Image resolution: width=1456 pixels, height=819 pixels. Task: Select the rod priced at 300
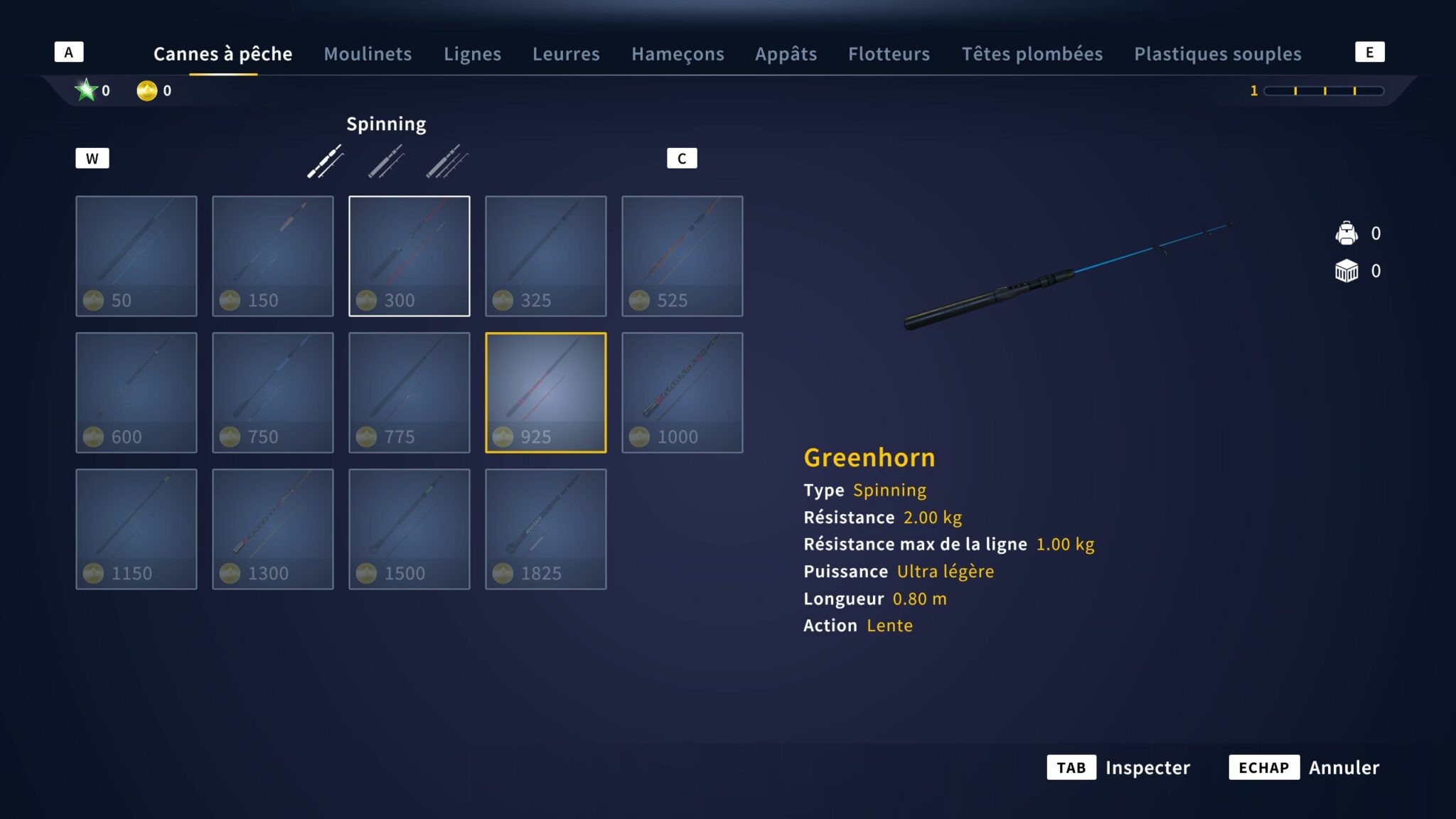409,255
